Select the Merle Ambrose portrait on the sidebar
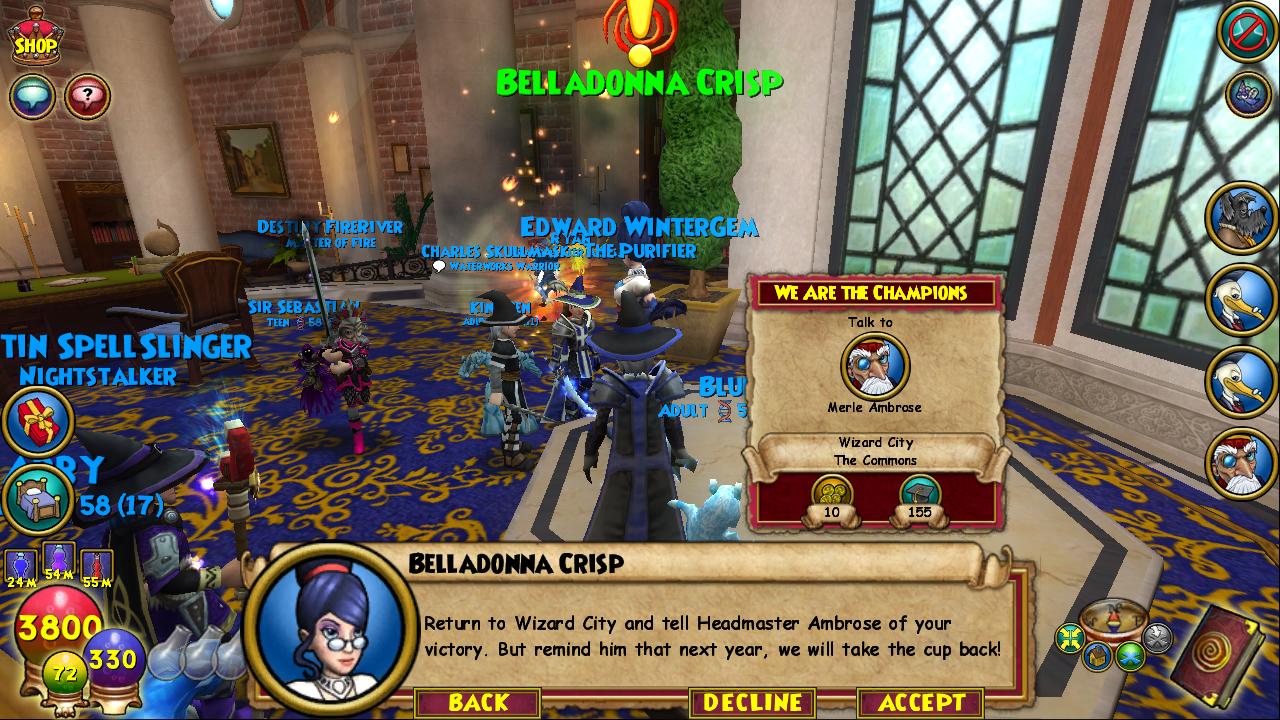Screen dimensions: 1280x720 point(1241,463)
